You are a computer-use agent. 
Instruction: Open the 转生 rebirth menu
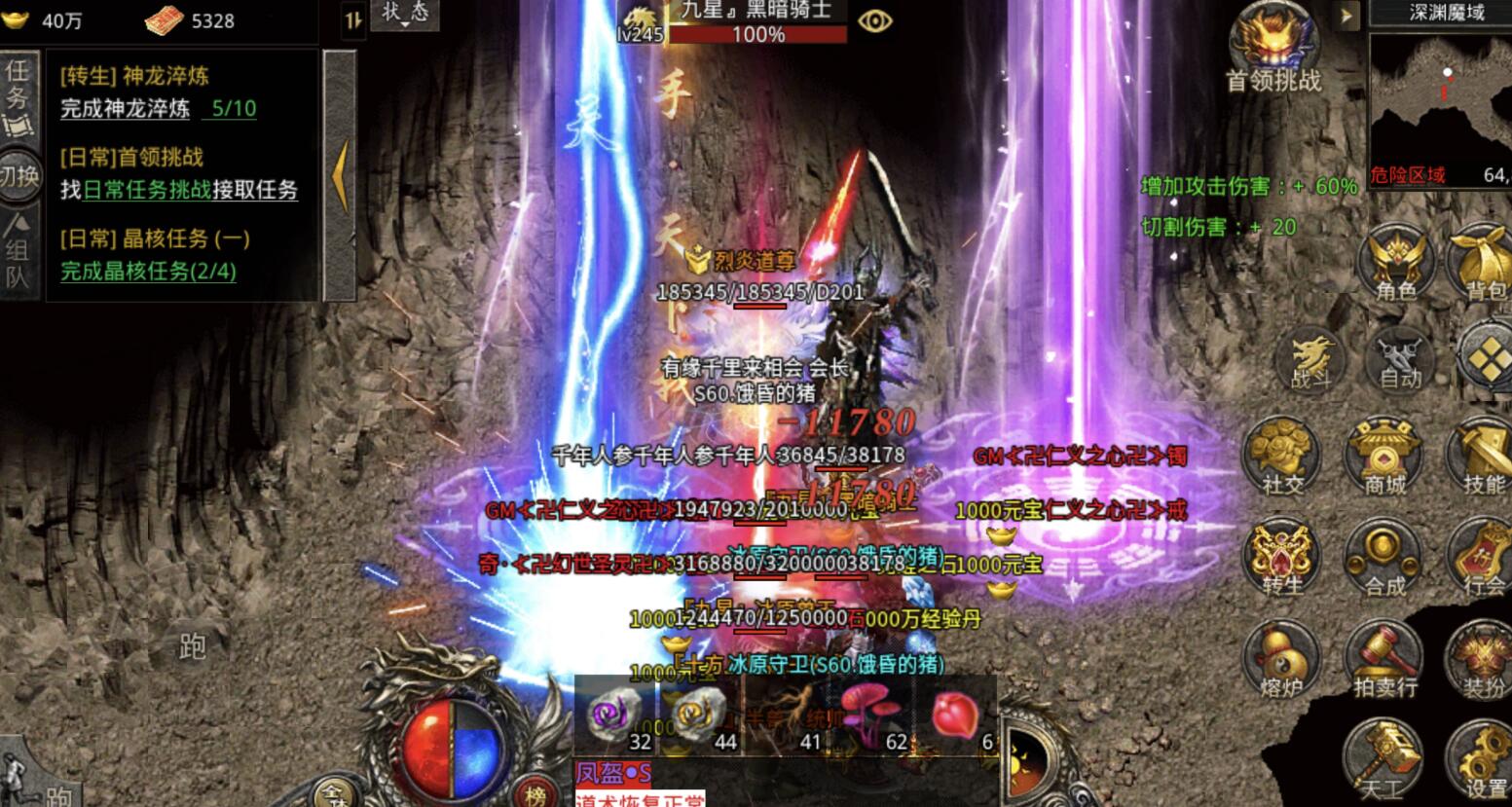point(1282,559)
